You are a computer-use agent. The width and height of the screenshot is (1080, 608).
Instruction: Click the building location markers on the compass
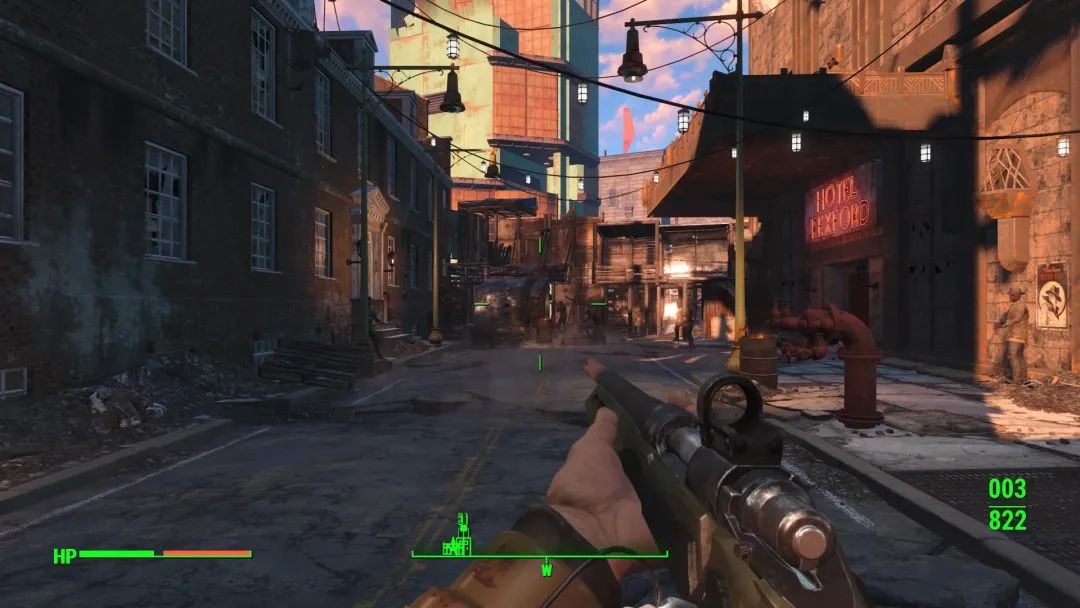click(x=461, y=538)
